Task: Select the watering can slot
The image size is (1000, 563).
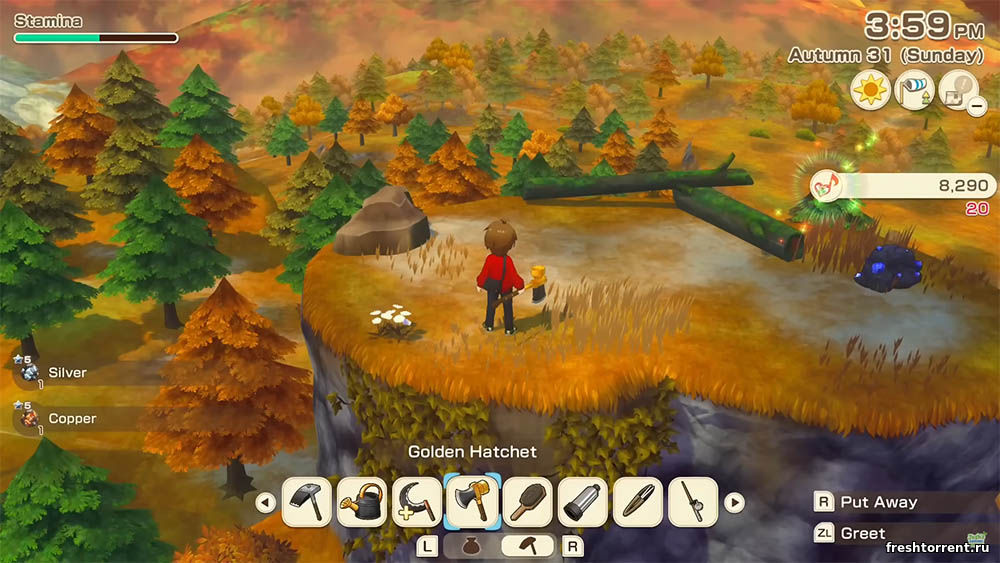Action: click(362, 502)
